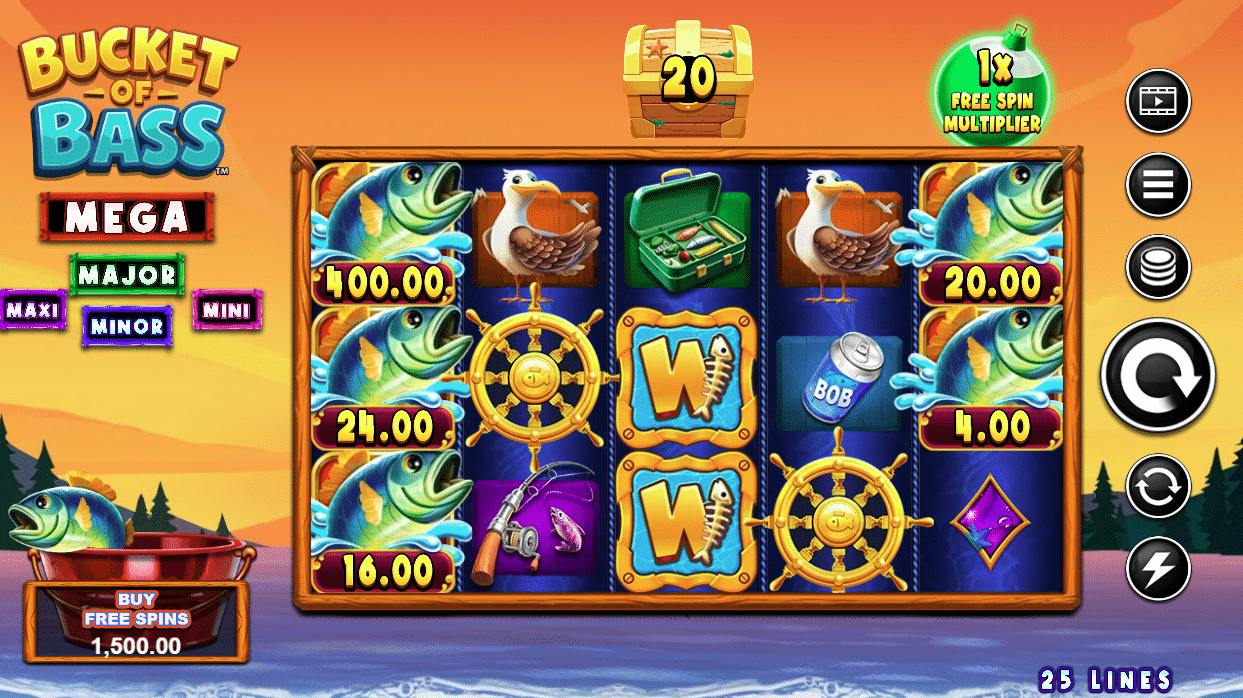Open the hamburger menu
The height and width of the screenshot is (698, 1243).
(1158, 185)
